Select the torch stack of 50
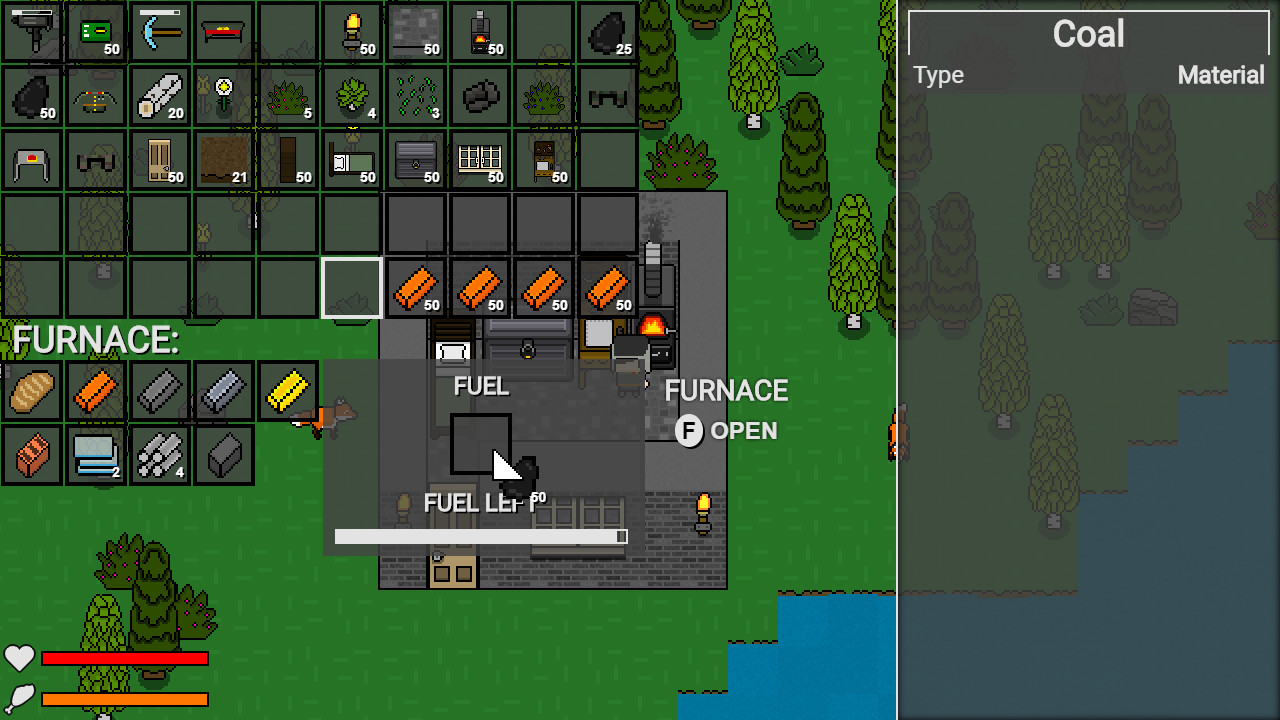The image size is (1280, 720). point(352,30)
